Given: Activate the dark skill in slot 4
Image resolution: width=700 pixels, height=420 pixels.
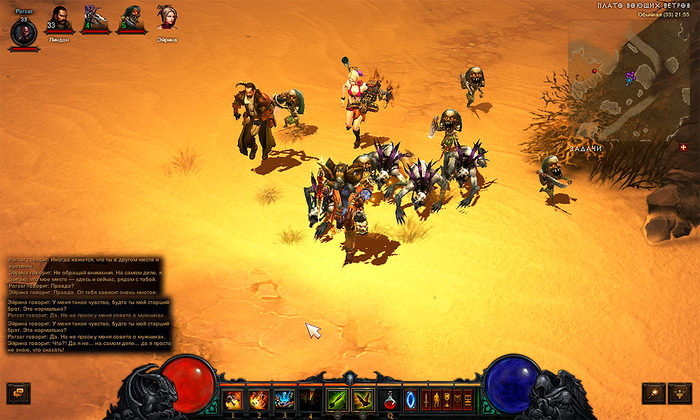Looking at the screenshot, I should [310, 399].
